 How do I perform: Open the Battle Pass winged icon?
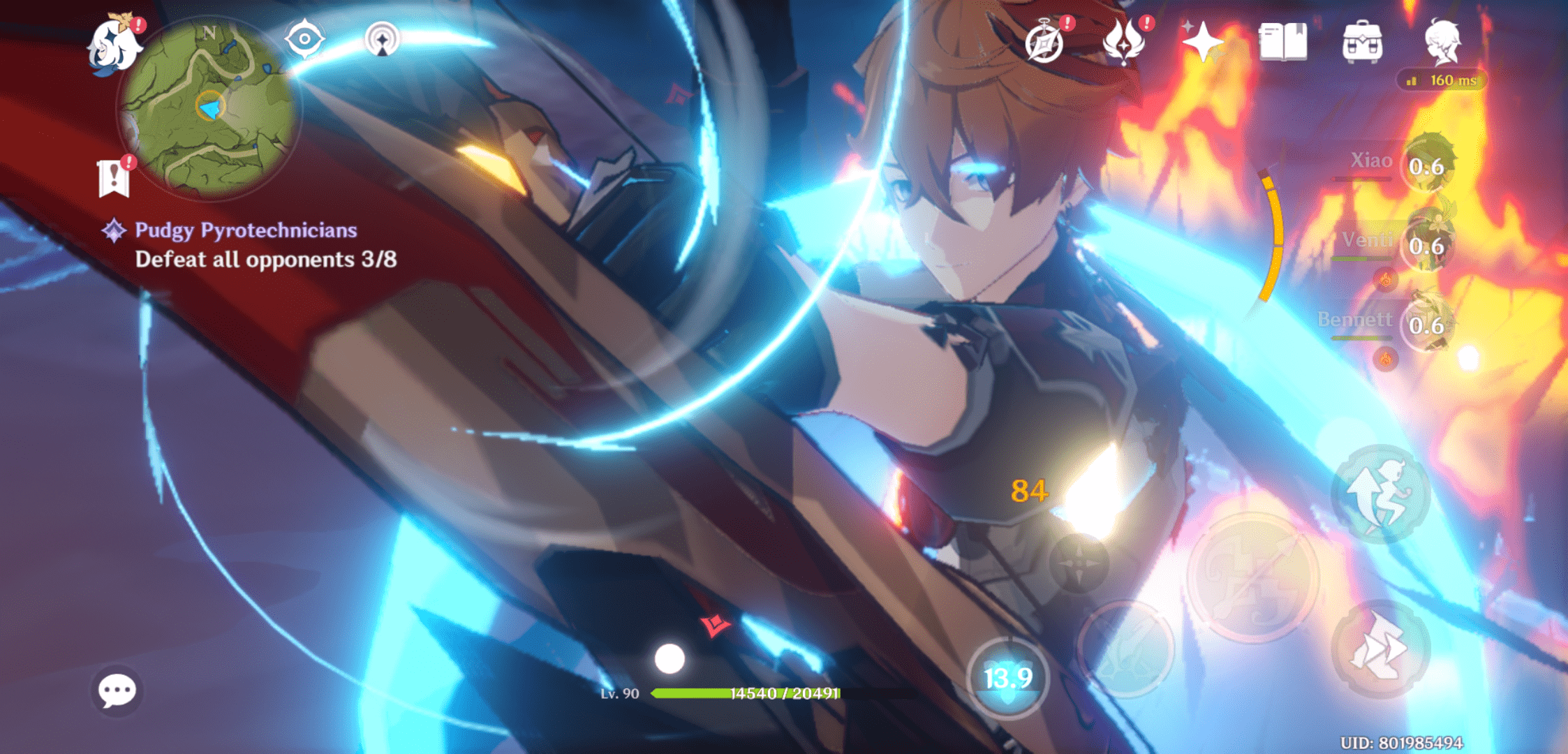tap(1123, 42)
